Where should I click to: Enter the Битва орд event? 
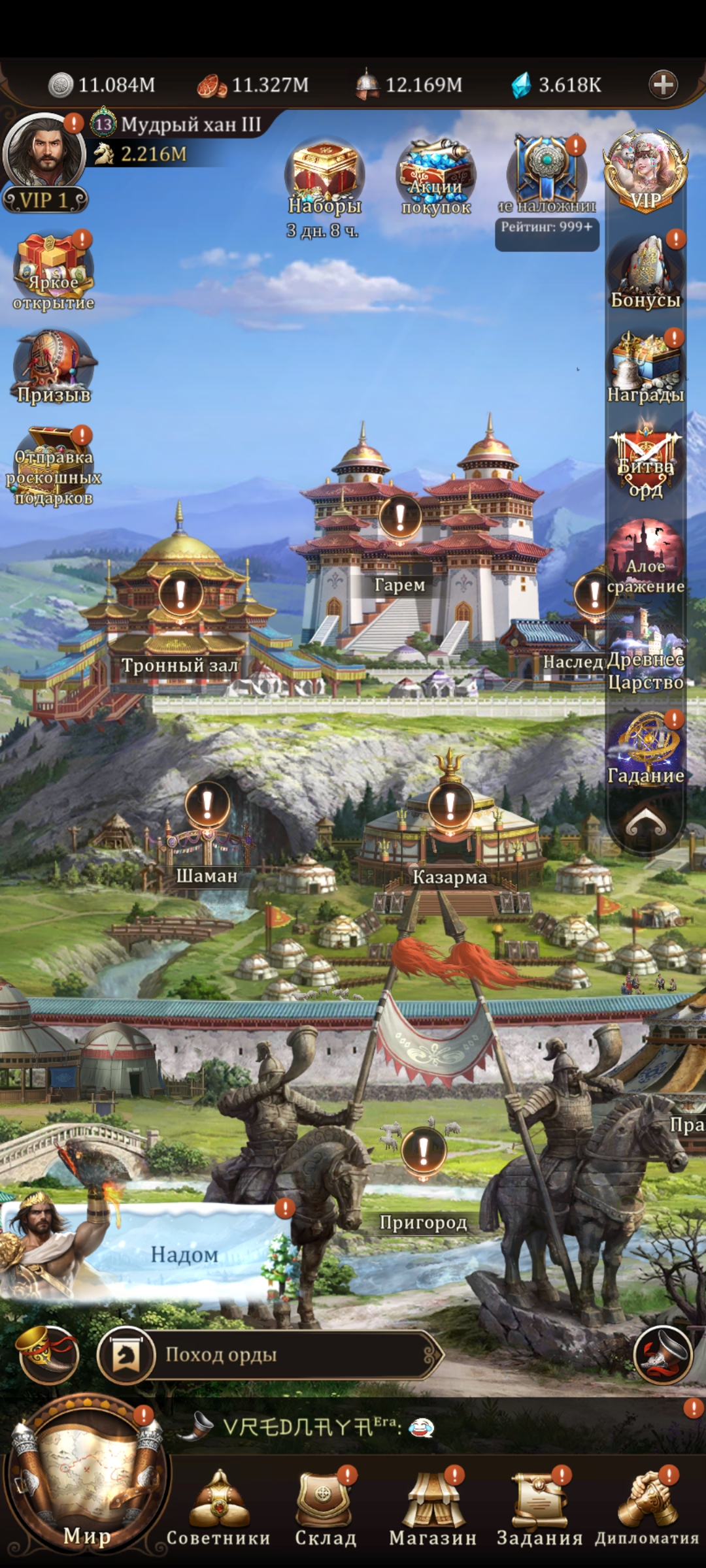point(645,463)
